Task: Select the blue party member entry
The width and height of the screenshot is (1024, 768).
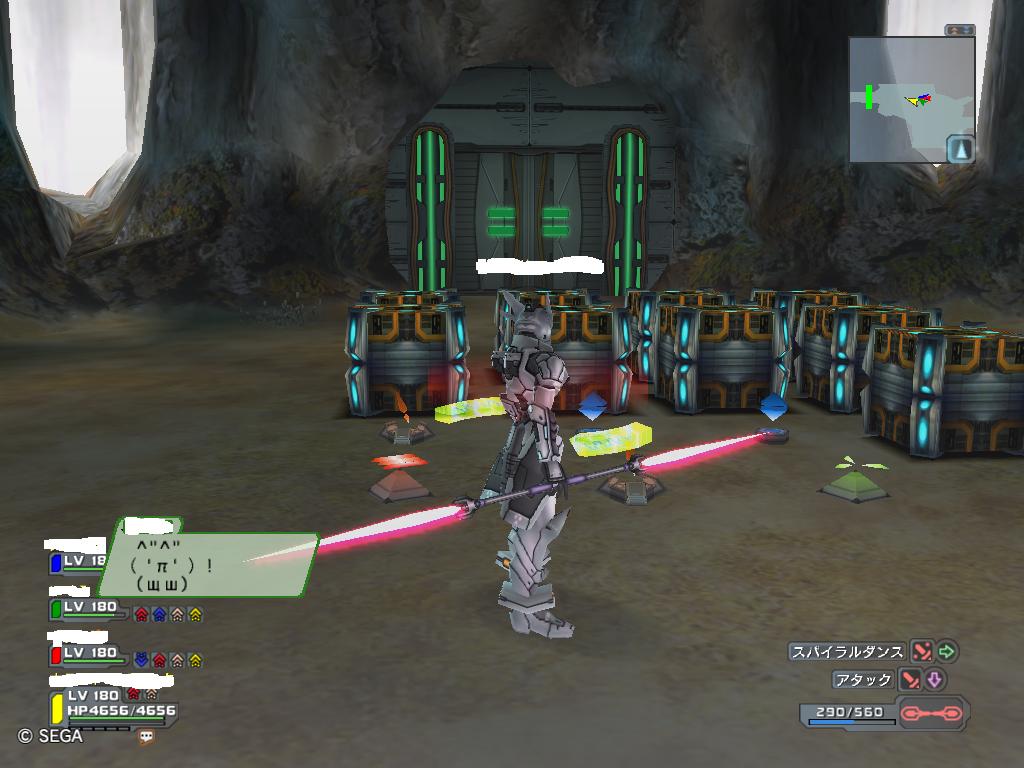Action: click(78, 562)
